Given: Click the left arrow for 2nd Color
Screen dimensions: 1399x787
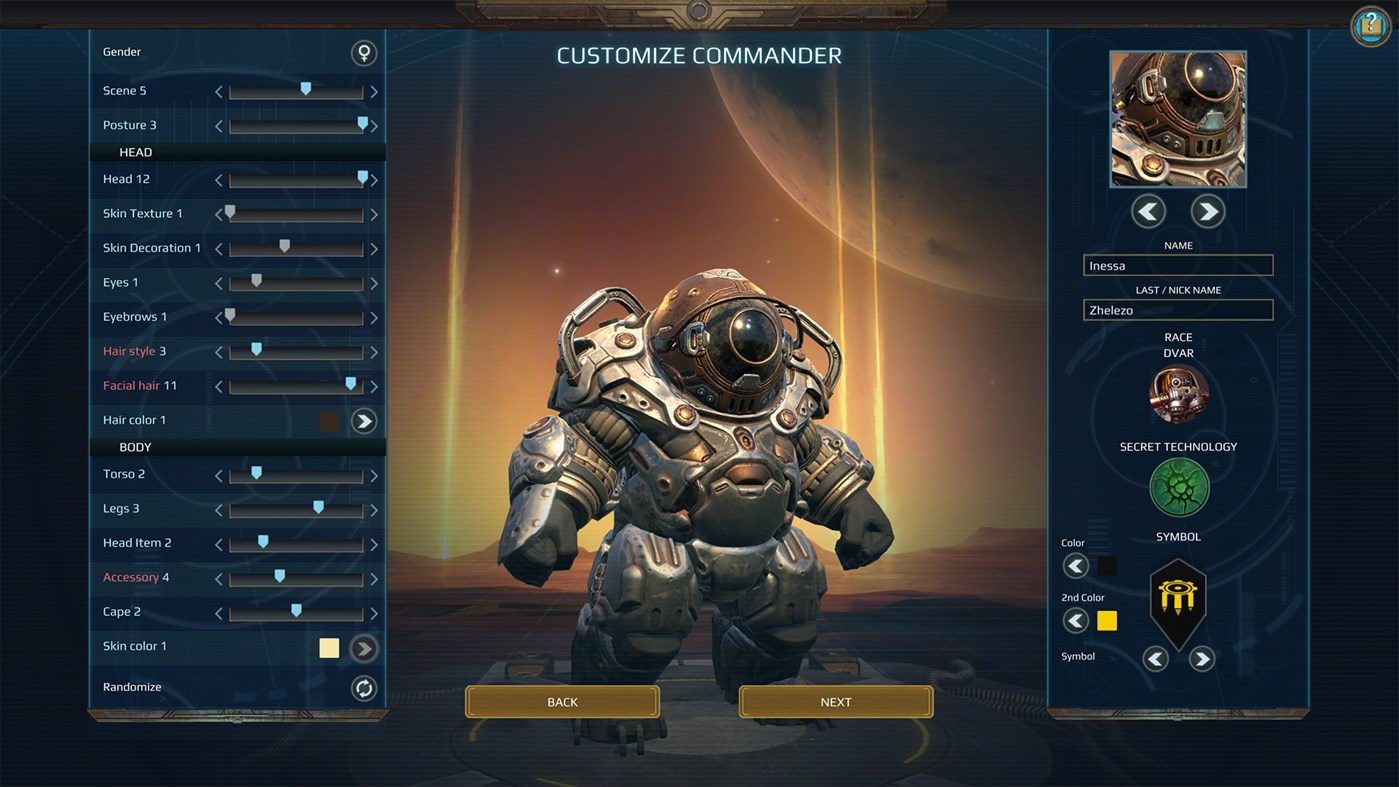Looking at the screenshot, I should [1075, 620].
